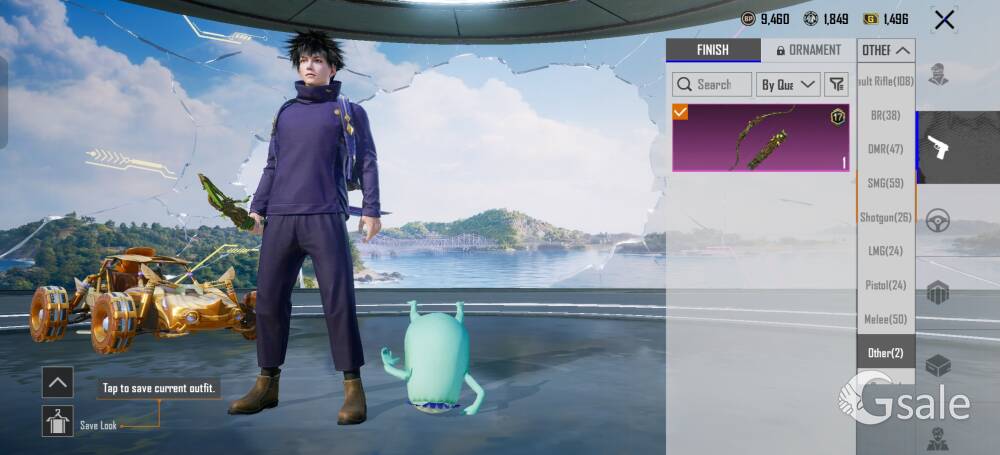The height and width of the screenshot is (455, 1000).
Task: Choose the BR(38) weapon category
Action: pos(885,115)
